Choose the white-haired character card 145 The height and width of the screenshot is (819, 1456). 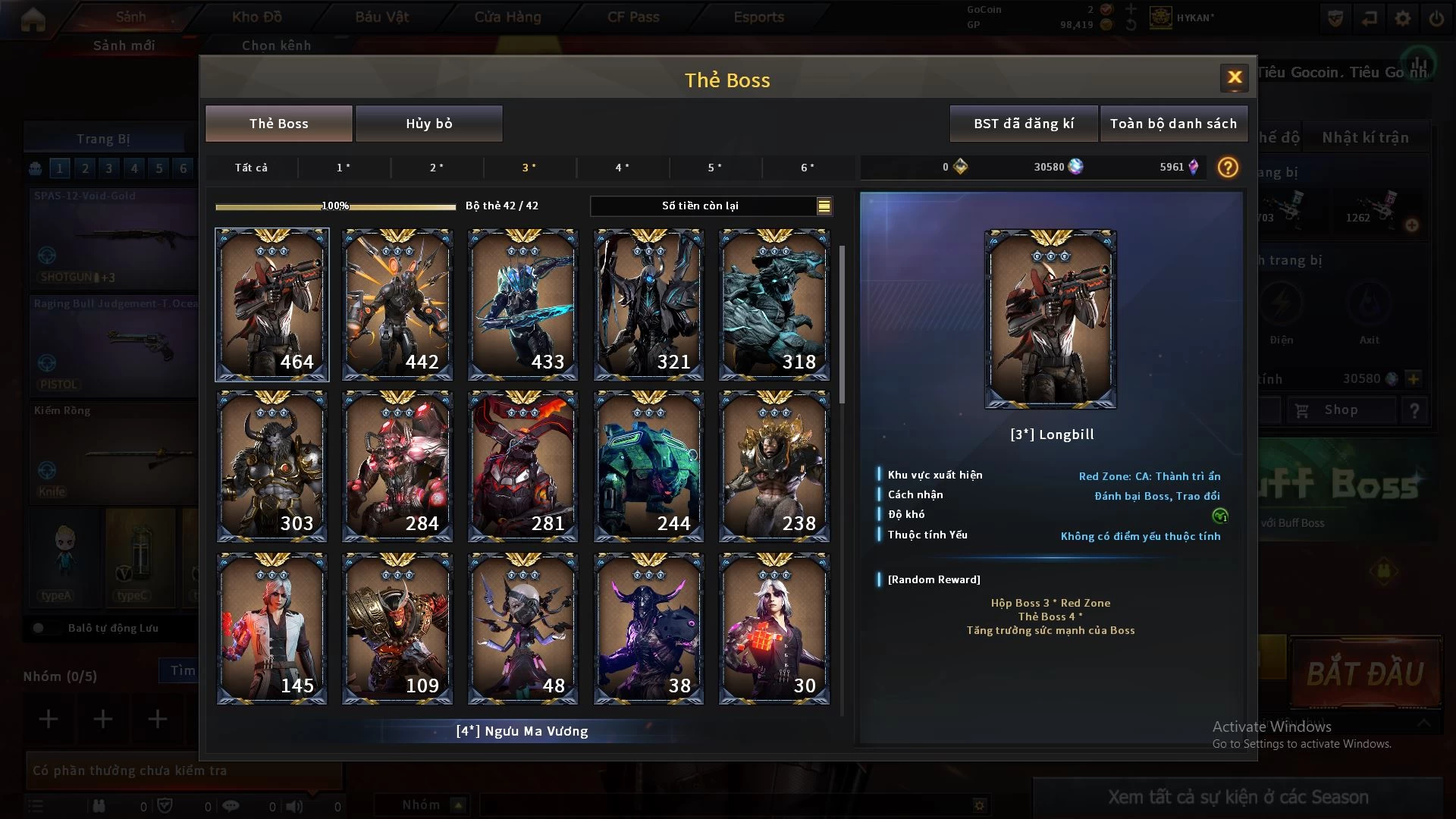click(x=272, y=629)
